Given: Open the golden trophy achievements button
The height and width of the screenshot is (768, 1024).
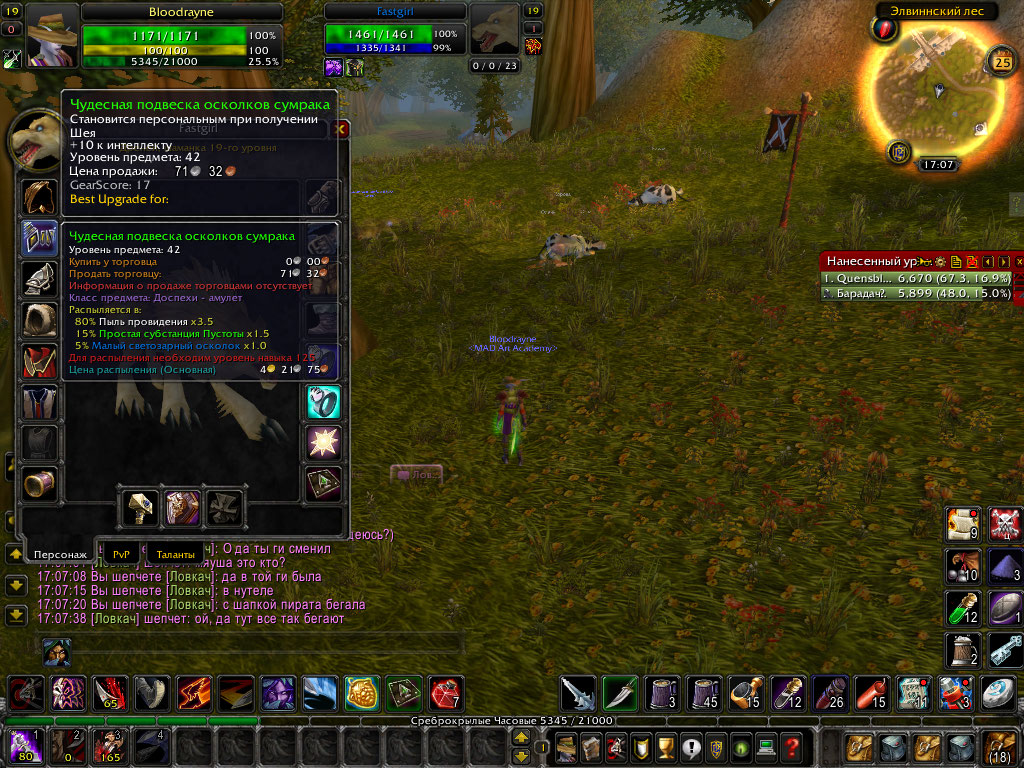Looking at the screenshot, I should (x=638, y=747).
